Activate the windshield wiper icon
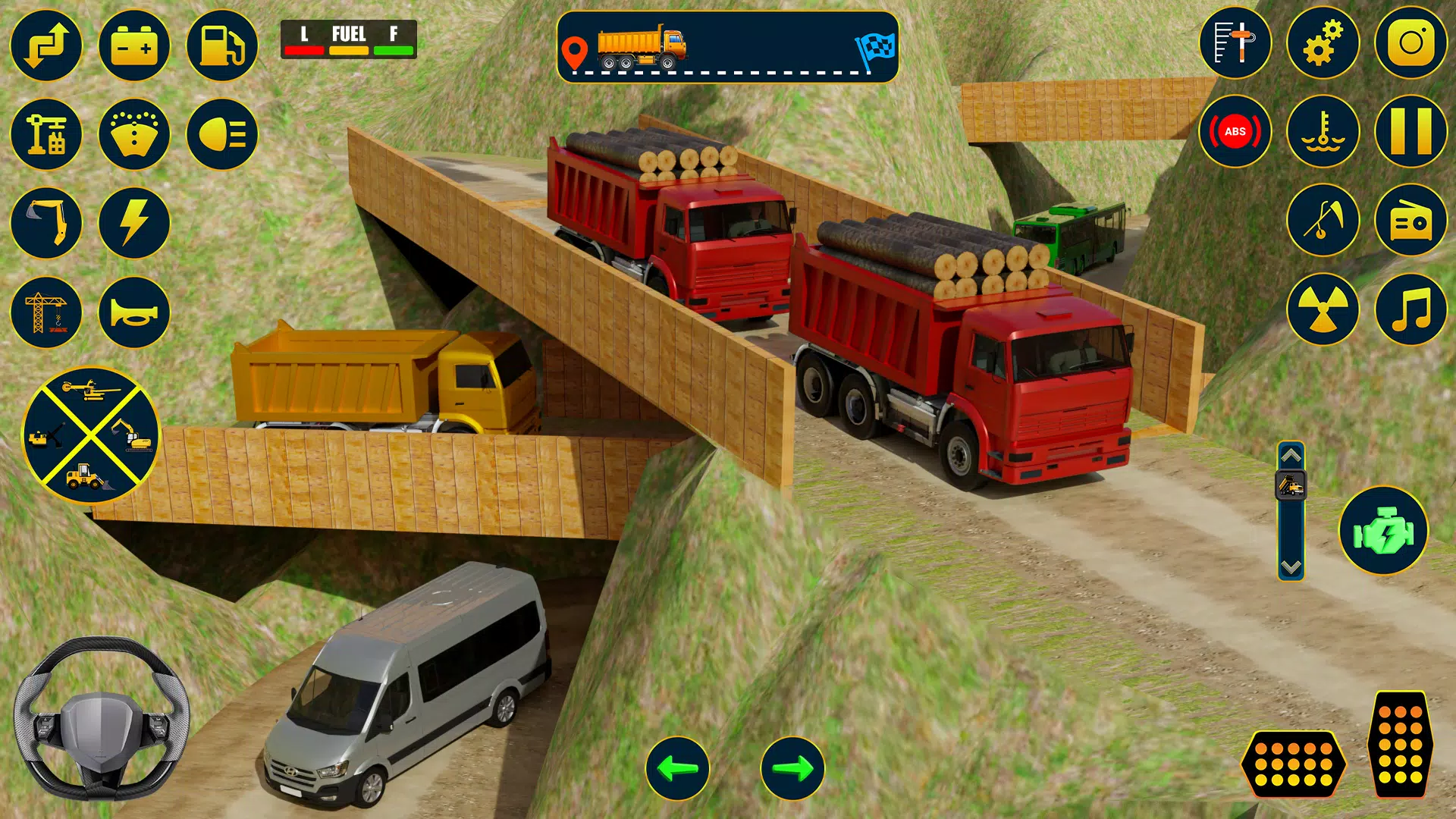The height and width of the screenshot is (819, 1456). point(134,134)
